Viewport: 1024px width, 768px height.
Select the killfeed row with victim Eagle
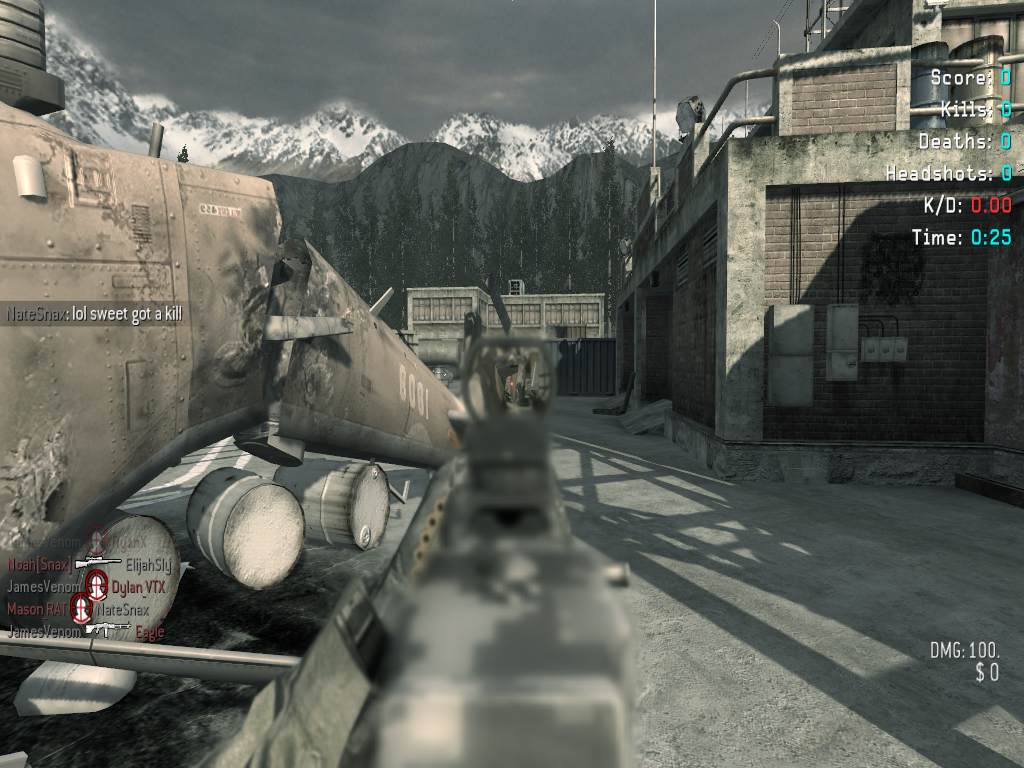[86, 632]
